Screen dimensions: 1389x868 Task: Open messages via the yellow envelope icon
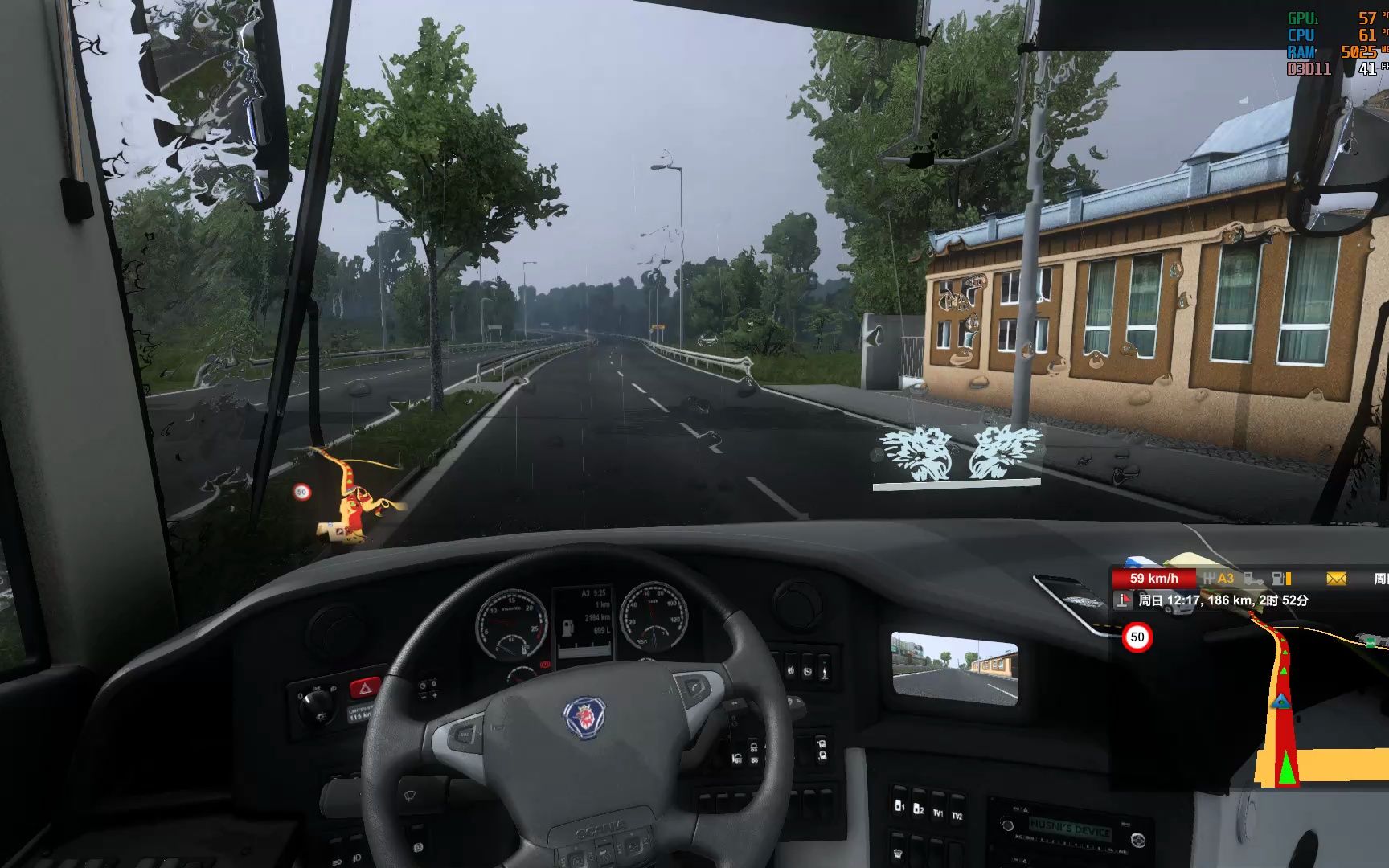(x=1336, y=578)
